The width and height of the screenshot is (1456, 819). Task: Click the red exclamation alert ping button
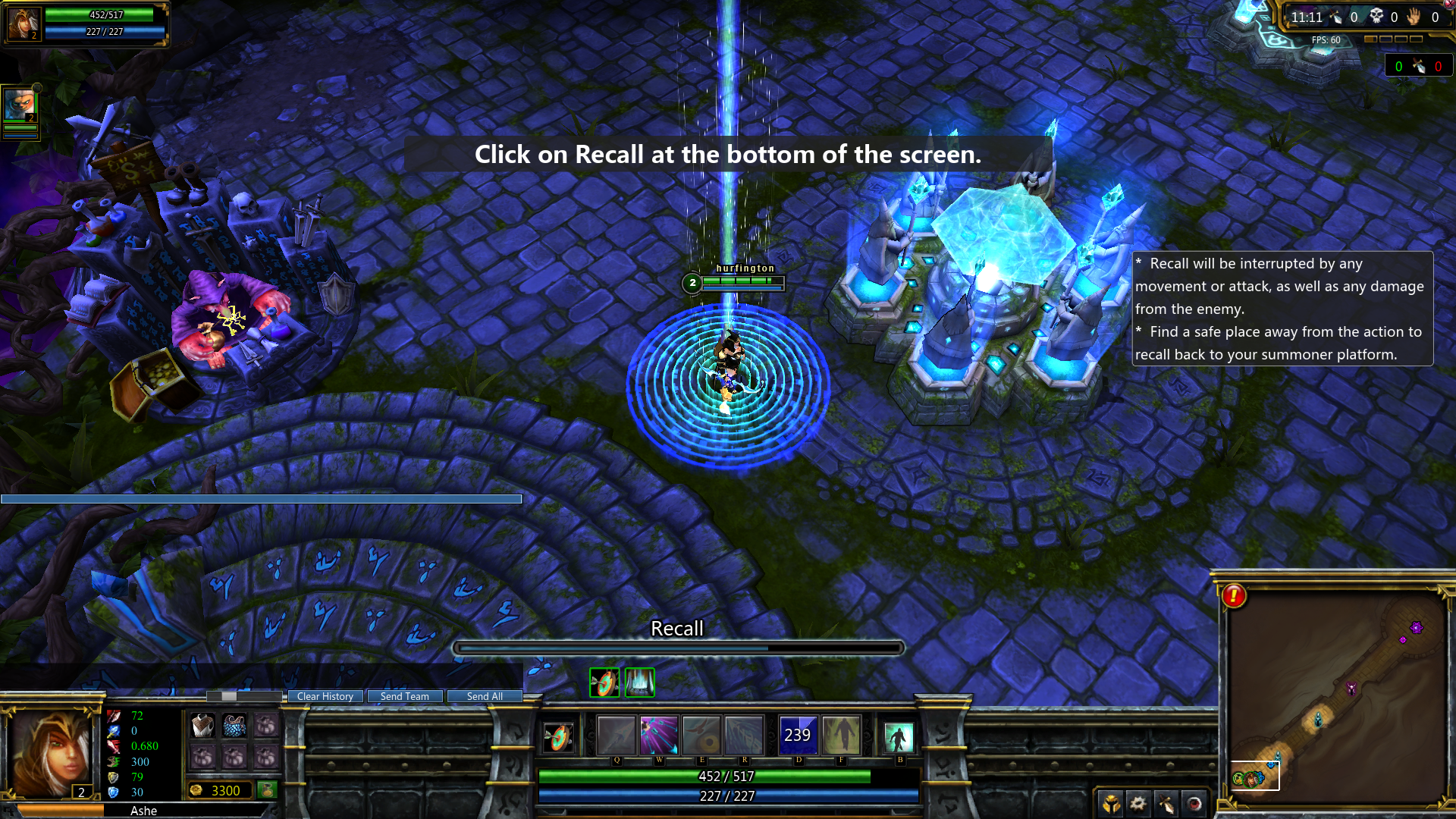(x=1234, y=596)
